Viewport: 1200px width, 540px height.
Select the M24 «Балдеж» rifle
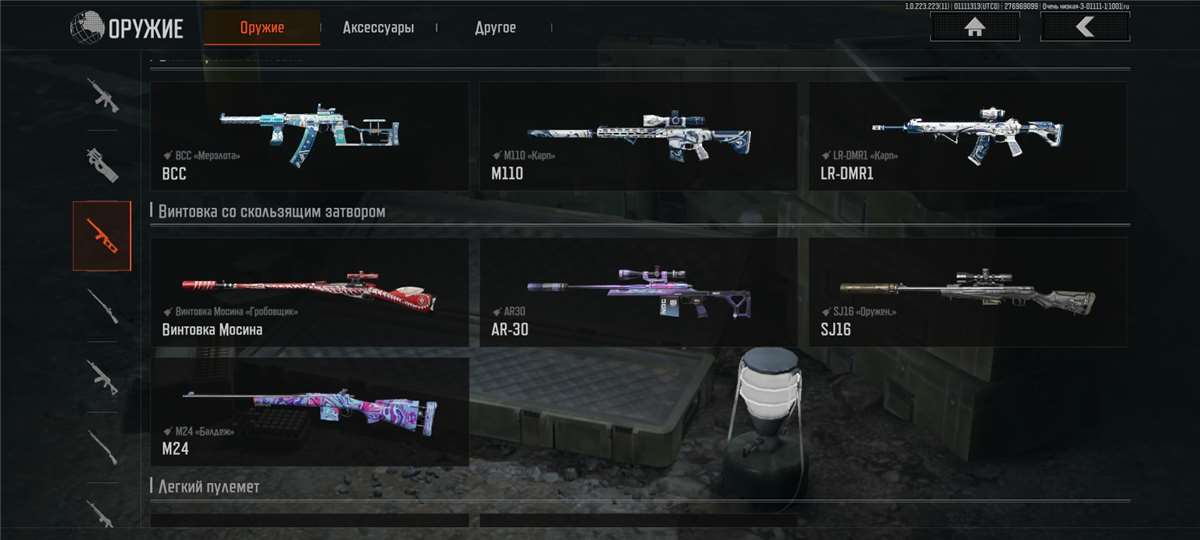309,412
